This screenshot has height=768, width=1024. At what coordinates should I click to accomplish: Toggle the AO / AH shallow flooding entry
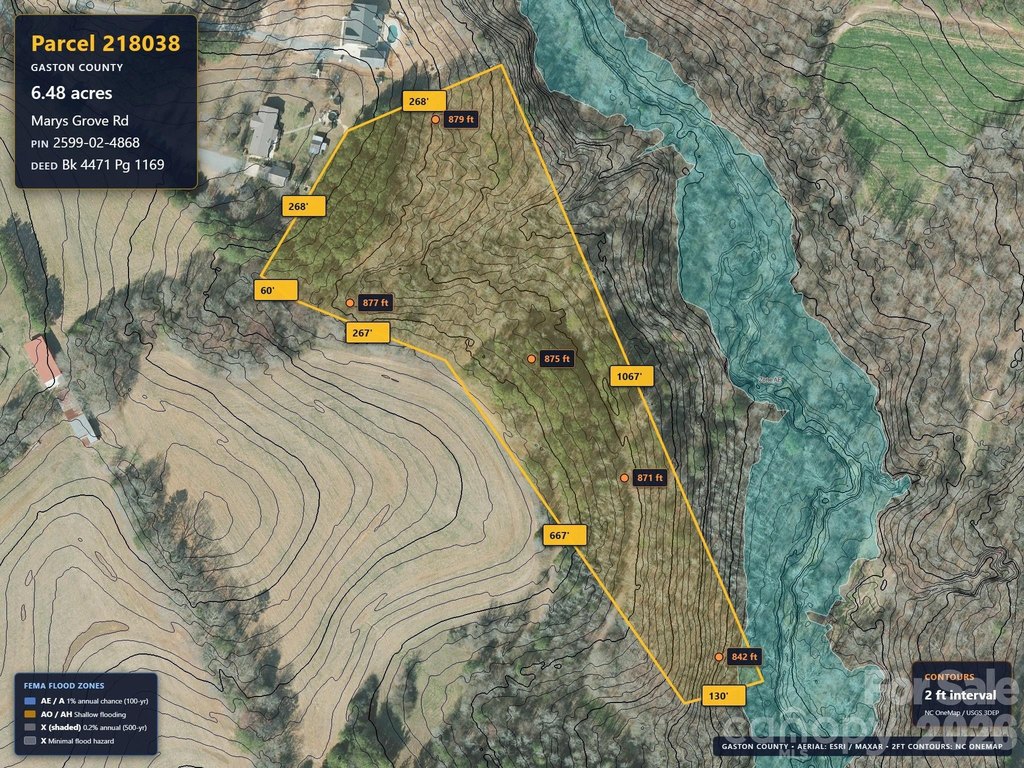pos(83,714)
